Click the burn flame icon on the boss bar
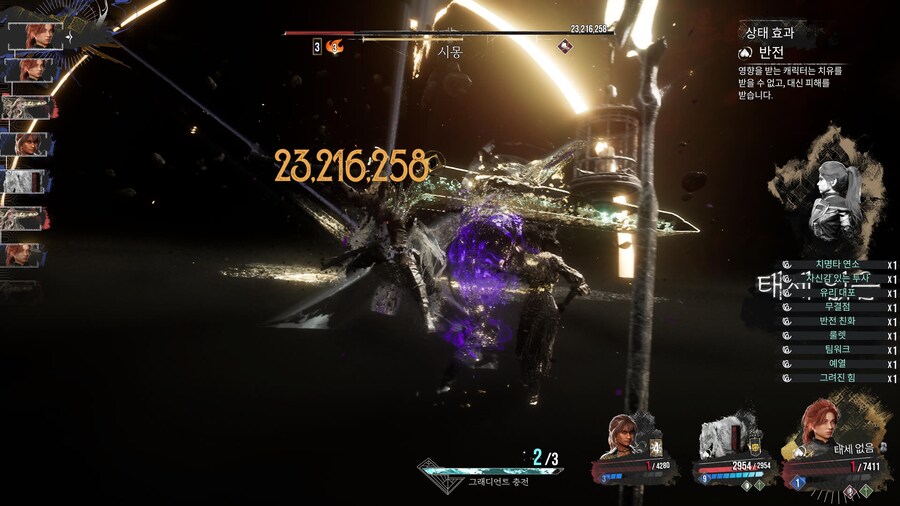This screenshot has width=900, height=506. pyautogui.click(x=334, y=46)
